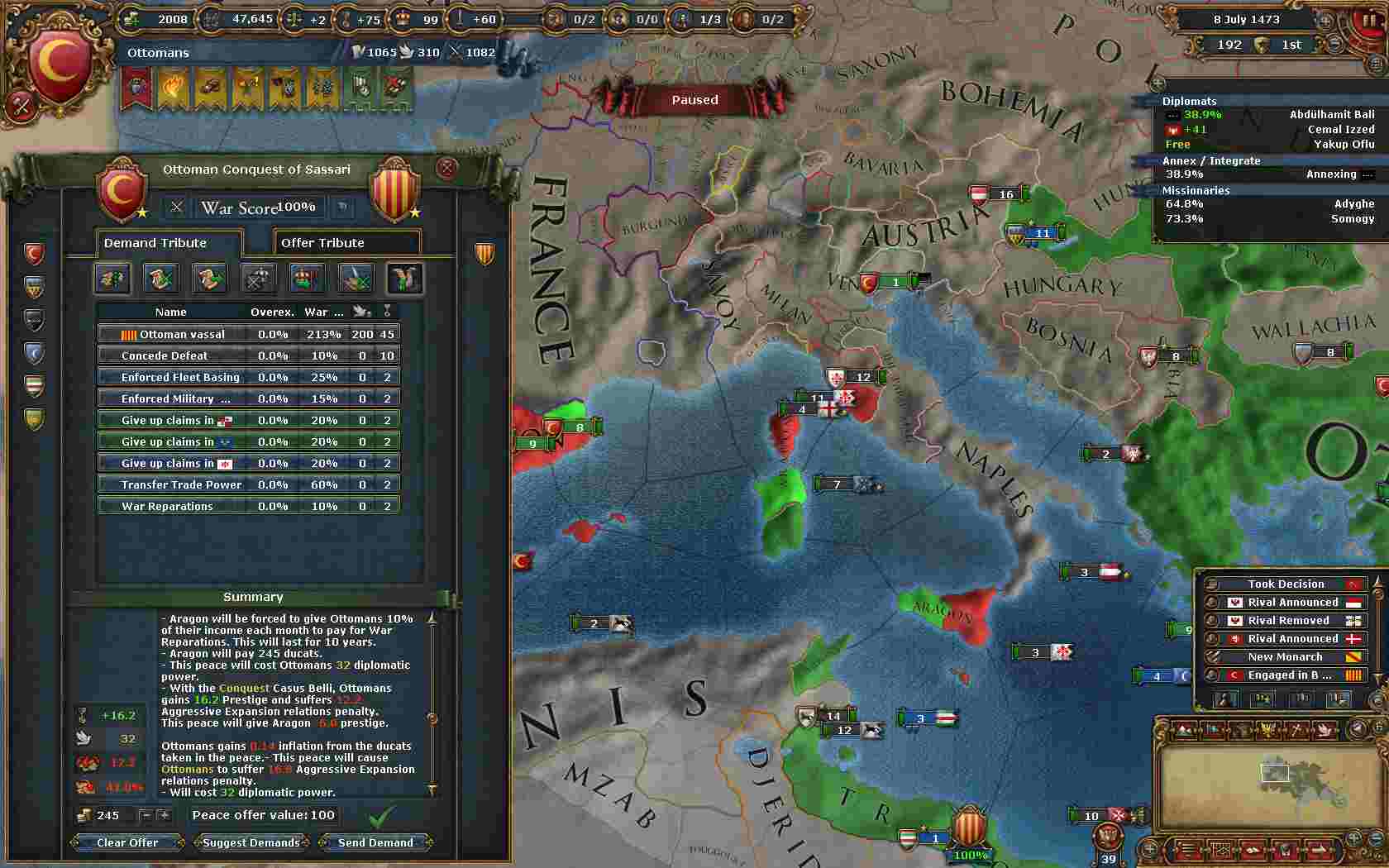Clear the current peace offer
The width and height of the screenshot is (1389, 868).
tap(127, 842)
